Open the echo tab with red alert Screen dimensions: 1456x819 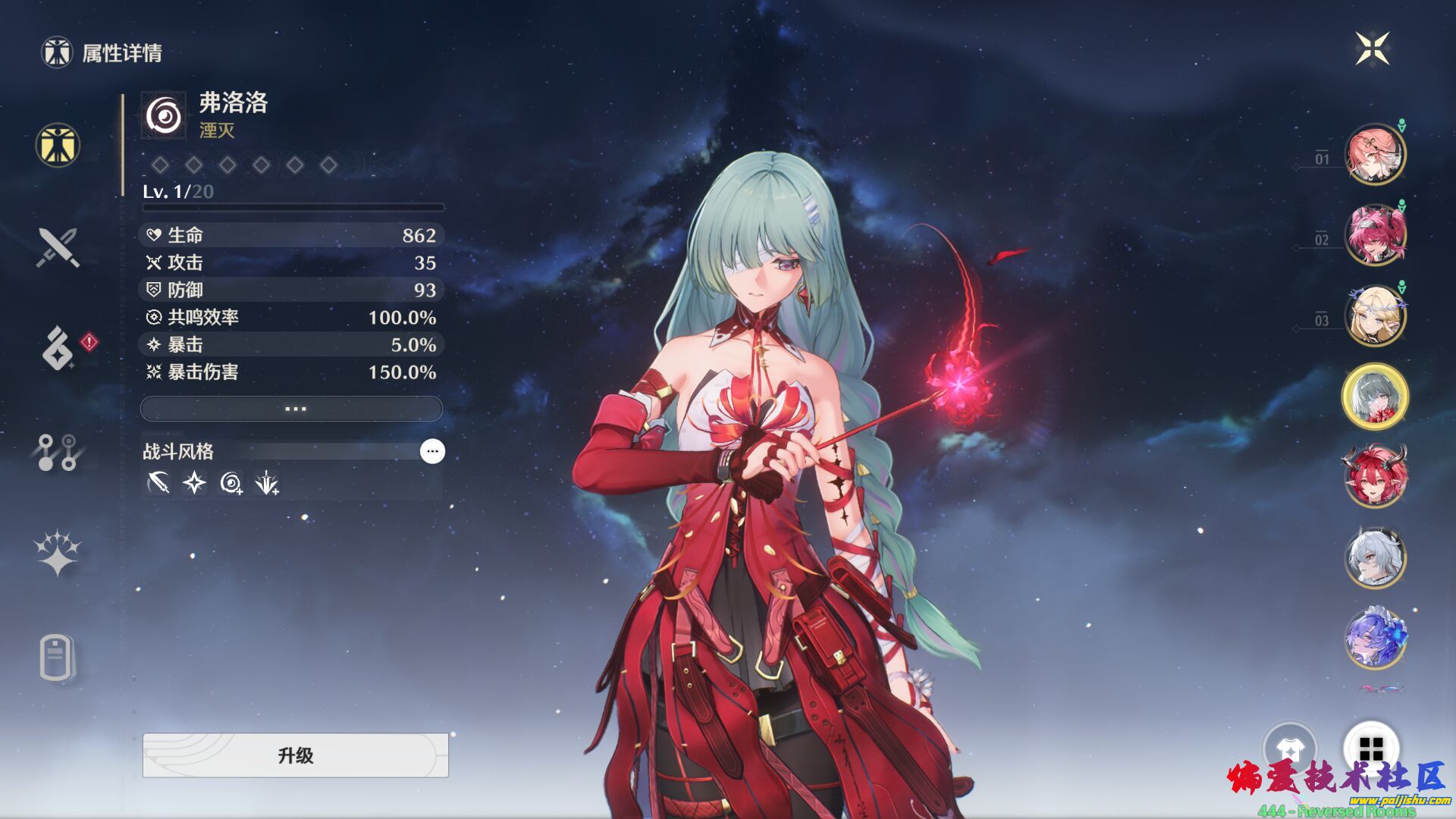59,348
